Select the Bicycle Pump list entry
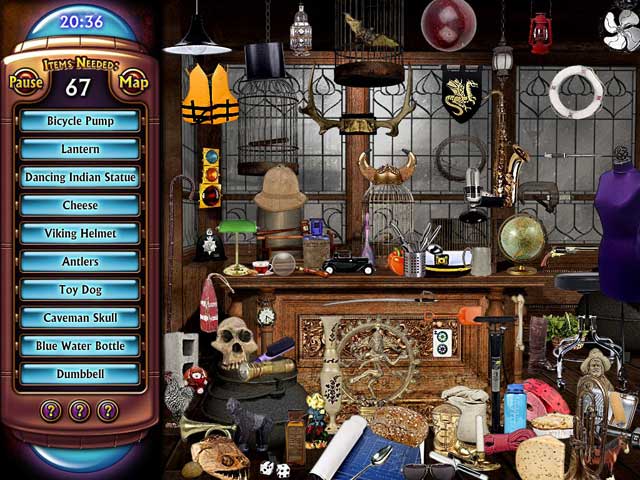 (x=80, y=121)
